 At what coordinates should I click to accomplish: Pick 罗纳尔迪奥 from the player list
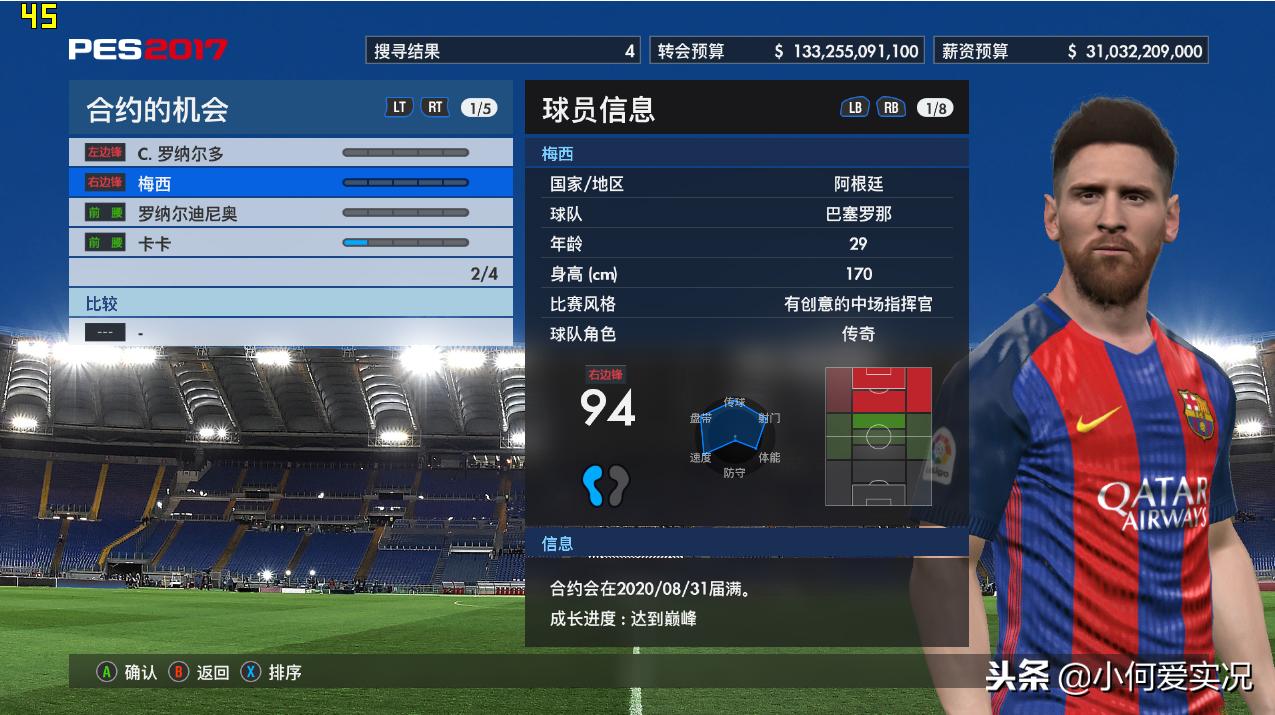(x=290, y=213)
